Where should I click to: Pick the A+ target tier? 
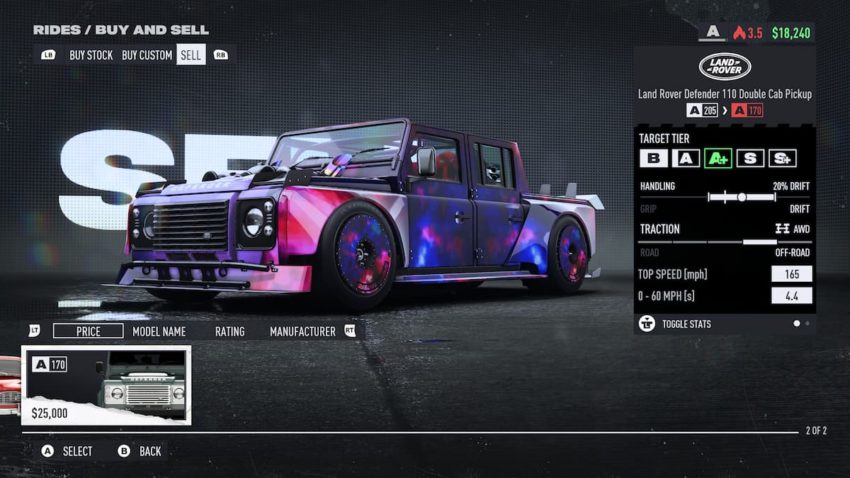tap(717, 158)
